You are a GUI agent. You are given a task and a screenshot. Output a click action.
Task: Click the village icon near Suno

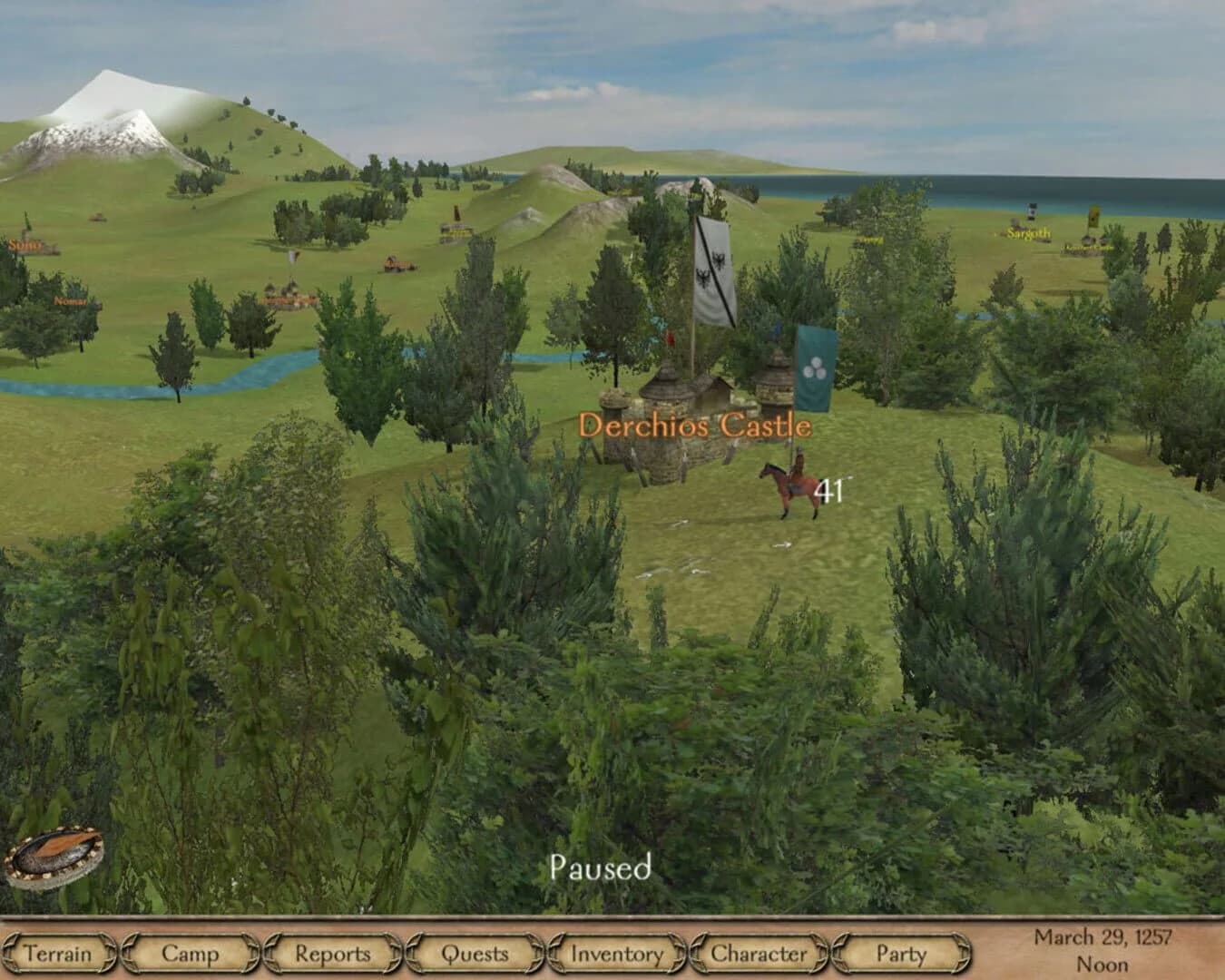coord(98,218)
